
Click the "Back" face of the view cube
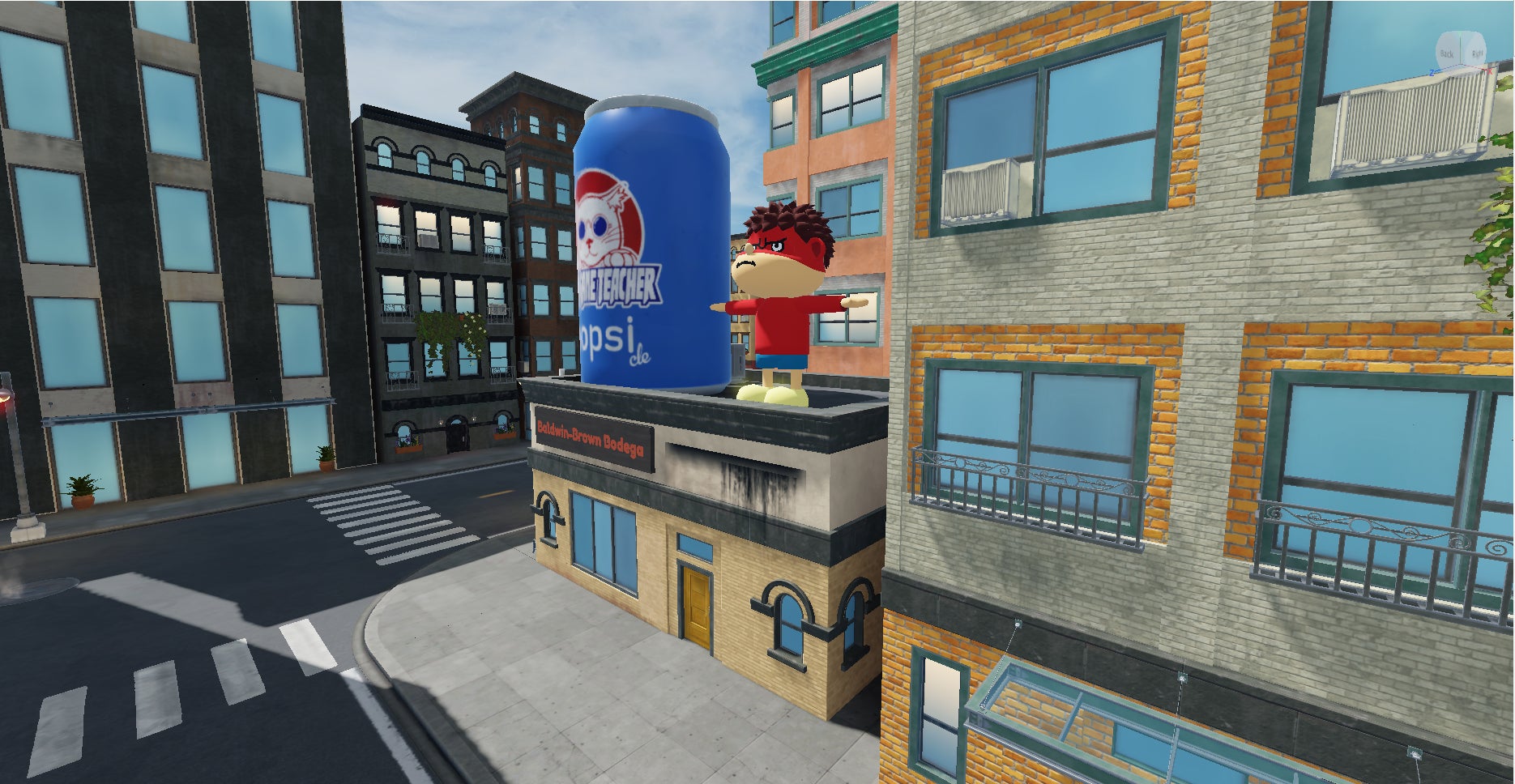pyautogui.click(x=1447, y=53)
